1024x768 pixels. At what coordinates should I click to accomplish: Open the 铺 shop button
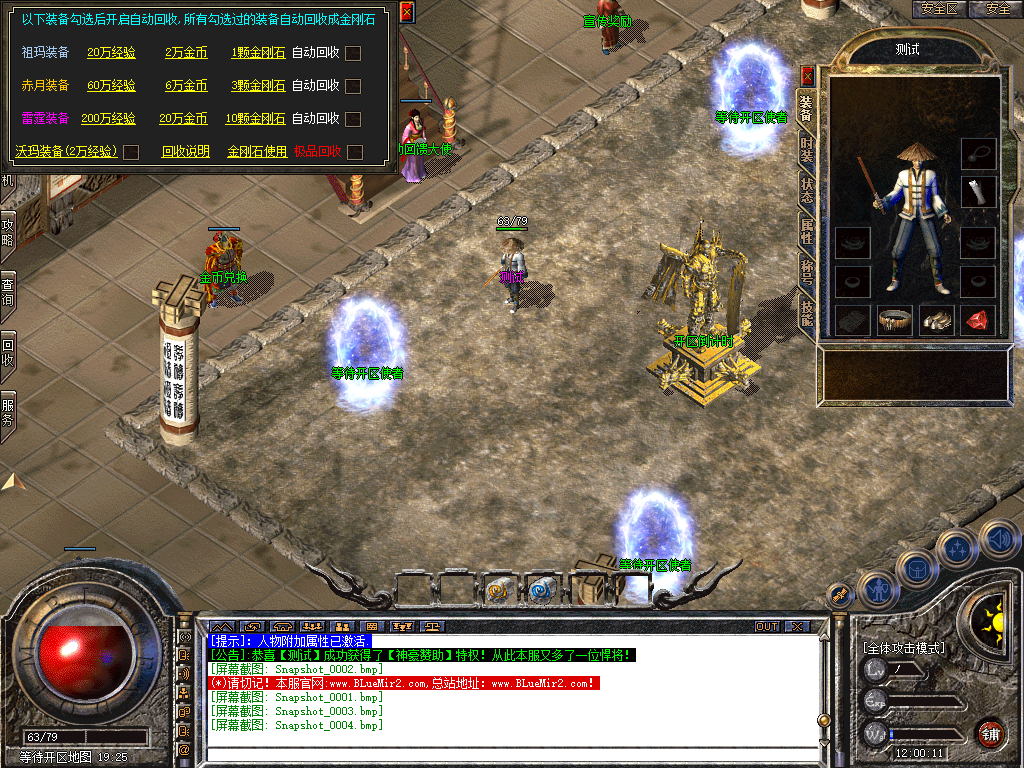(x=991, y=733)
